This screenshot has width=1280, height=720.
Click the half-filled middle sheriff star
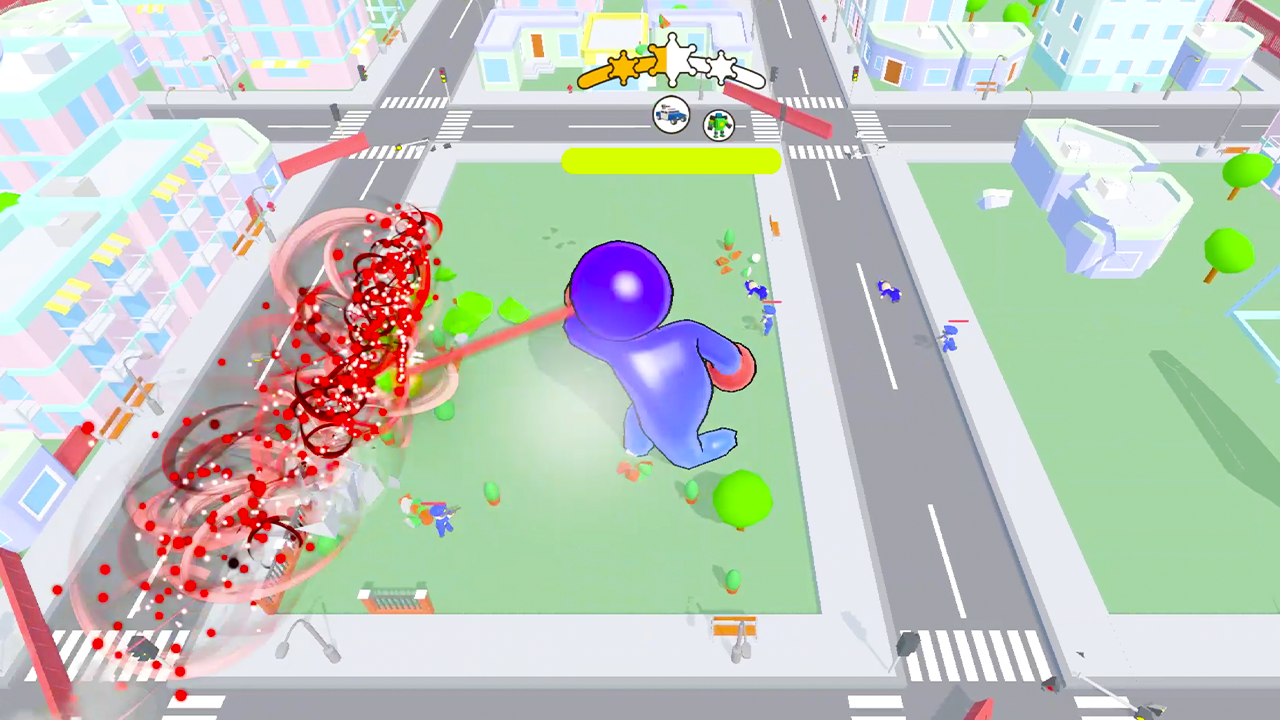click(x=672, y=62)
